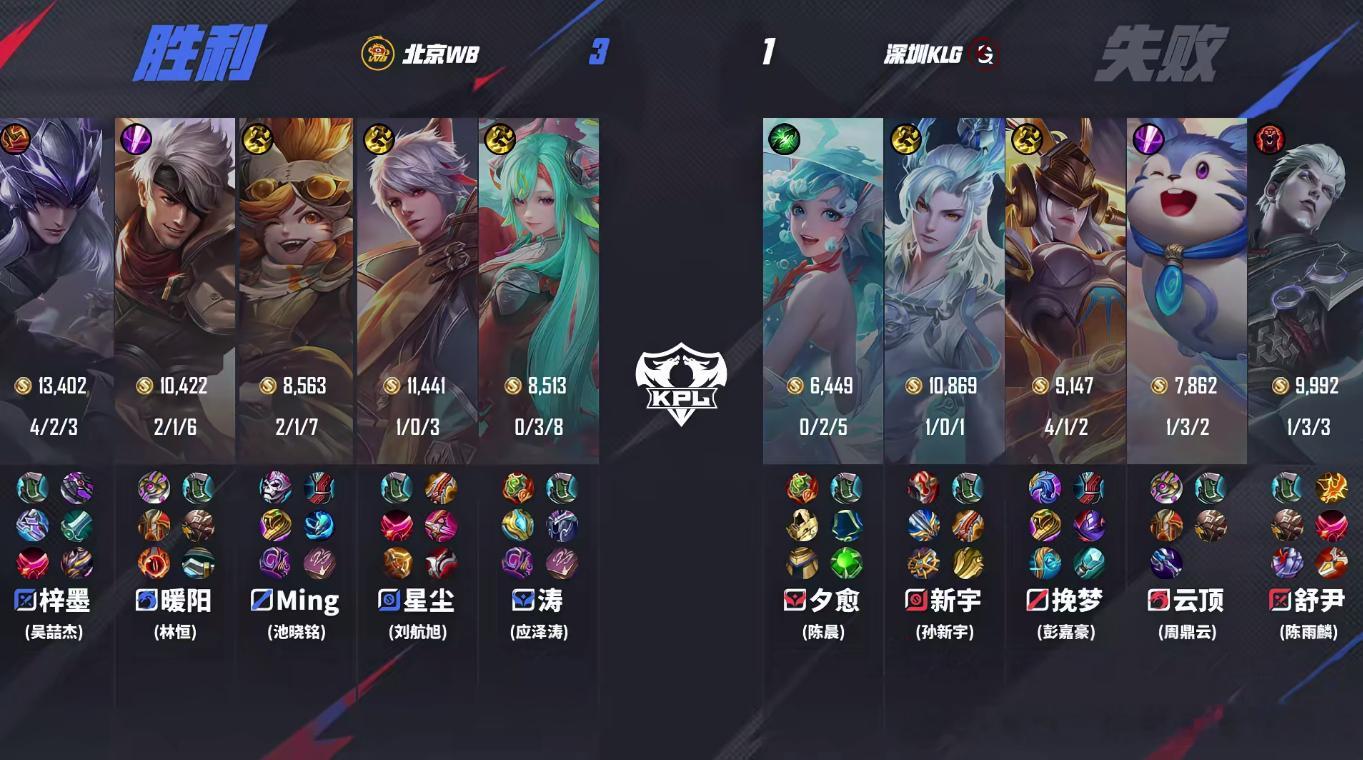Select the first equipment item under 暖阳
This screenshot has height=760, width=1363.
point(153,487)
